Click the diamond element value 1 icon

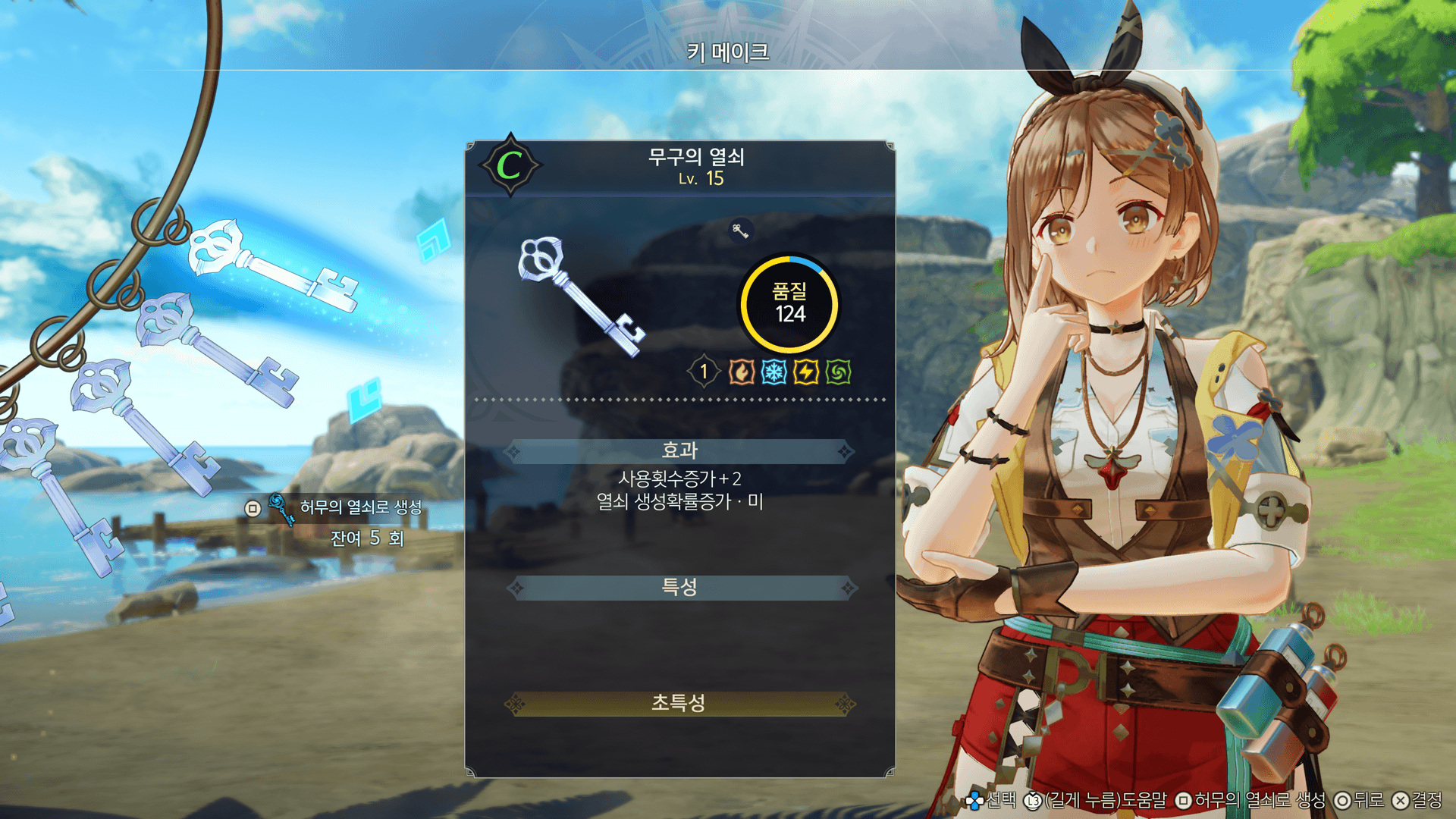704,372
